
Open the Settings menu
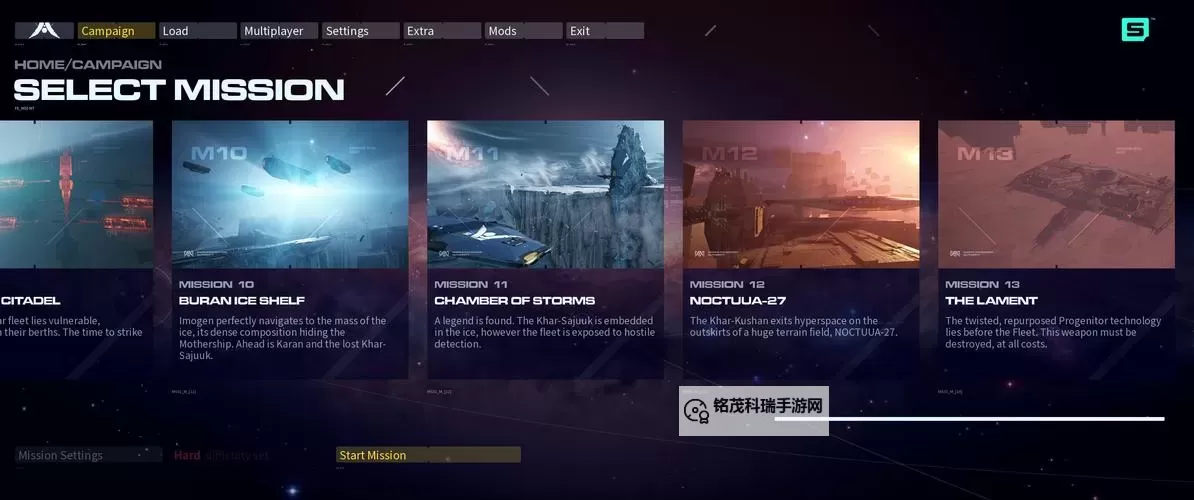click(360, 31)
